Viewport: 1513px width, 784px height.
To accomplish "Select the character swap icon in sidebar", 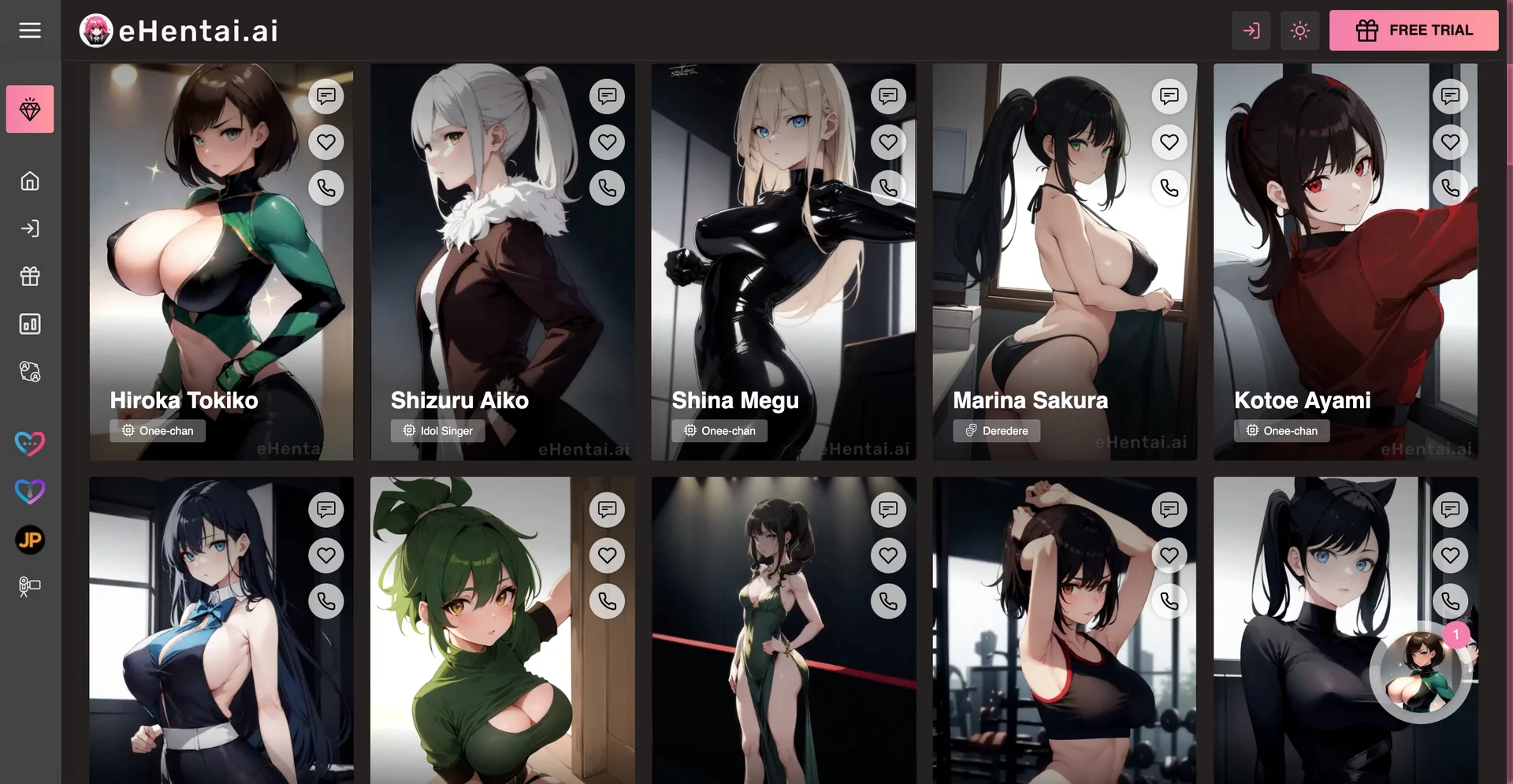I will (x=30, y=372).
